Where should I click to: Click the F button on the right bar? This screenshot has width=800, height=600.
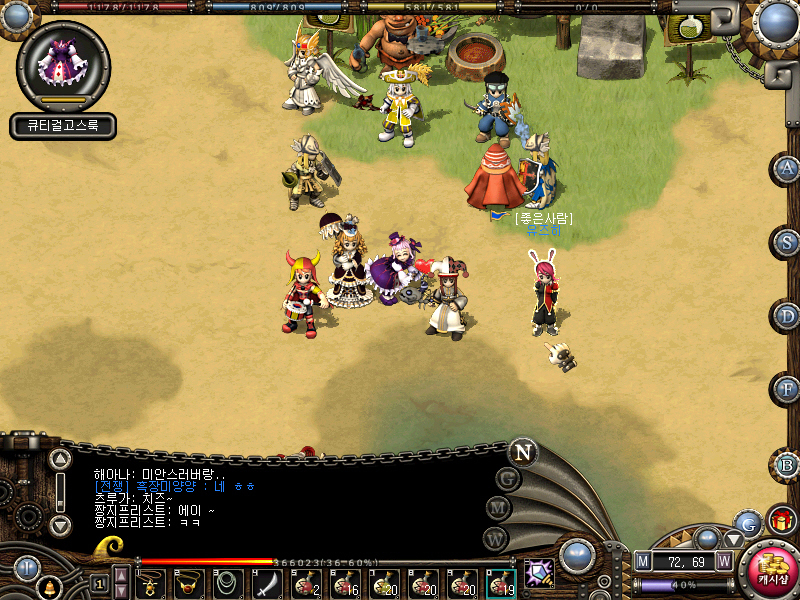(x=788, y=389)
